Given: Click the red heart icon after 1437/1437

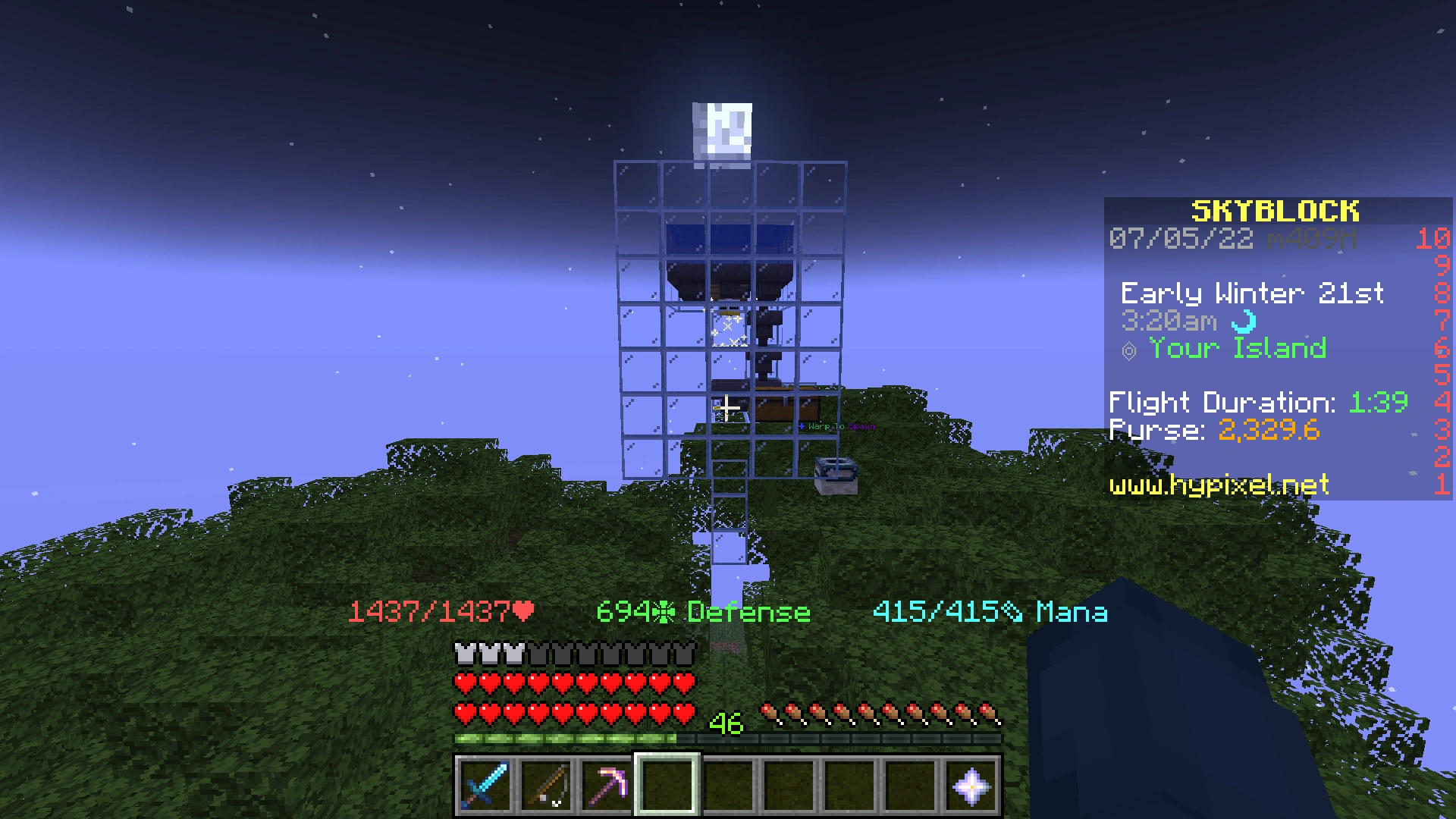Looking at the screenshot, I should 523,610.
